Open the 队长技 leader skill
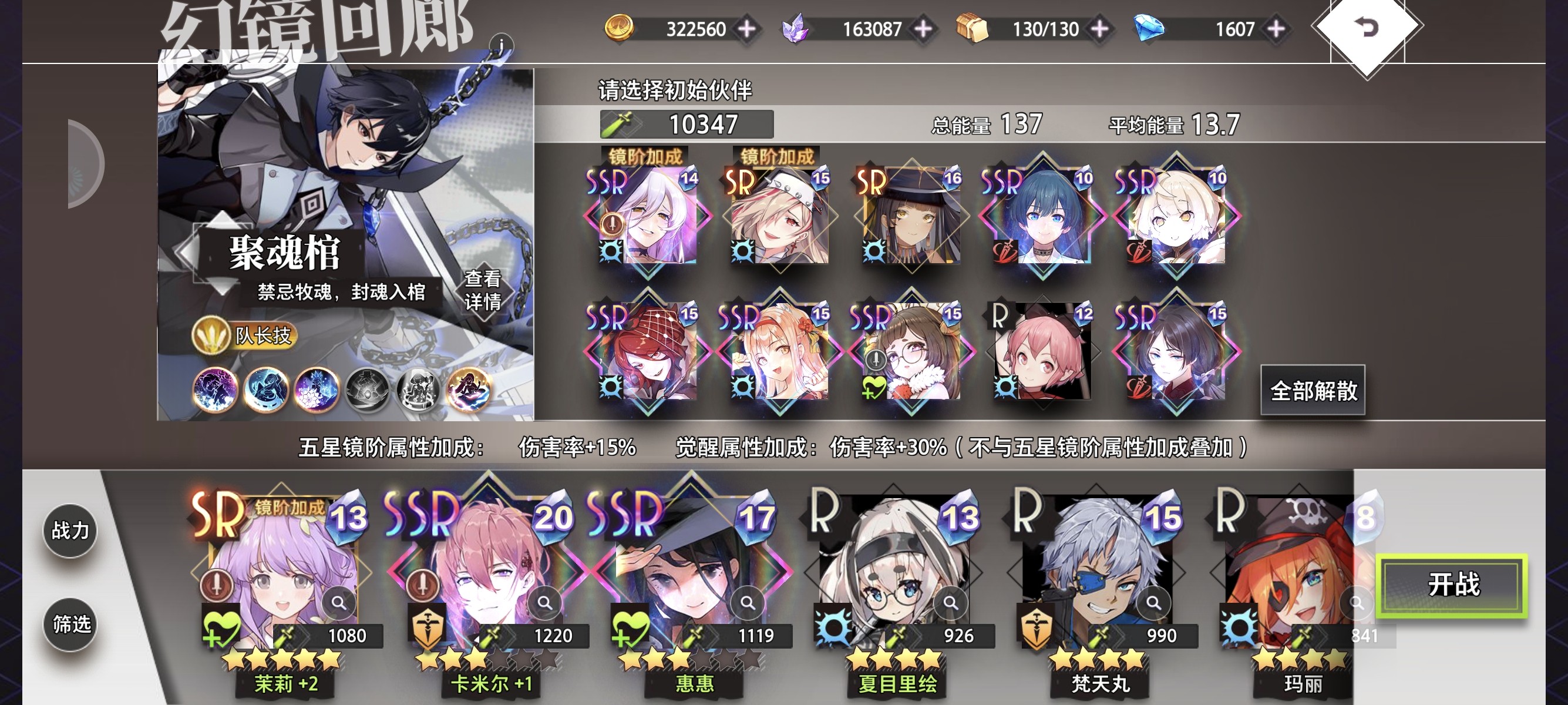The width and height of the screenshot is (1568, 705). pyautogui.click(x=245, y=335)
